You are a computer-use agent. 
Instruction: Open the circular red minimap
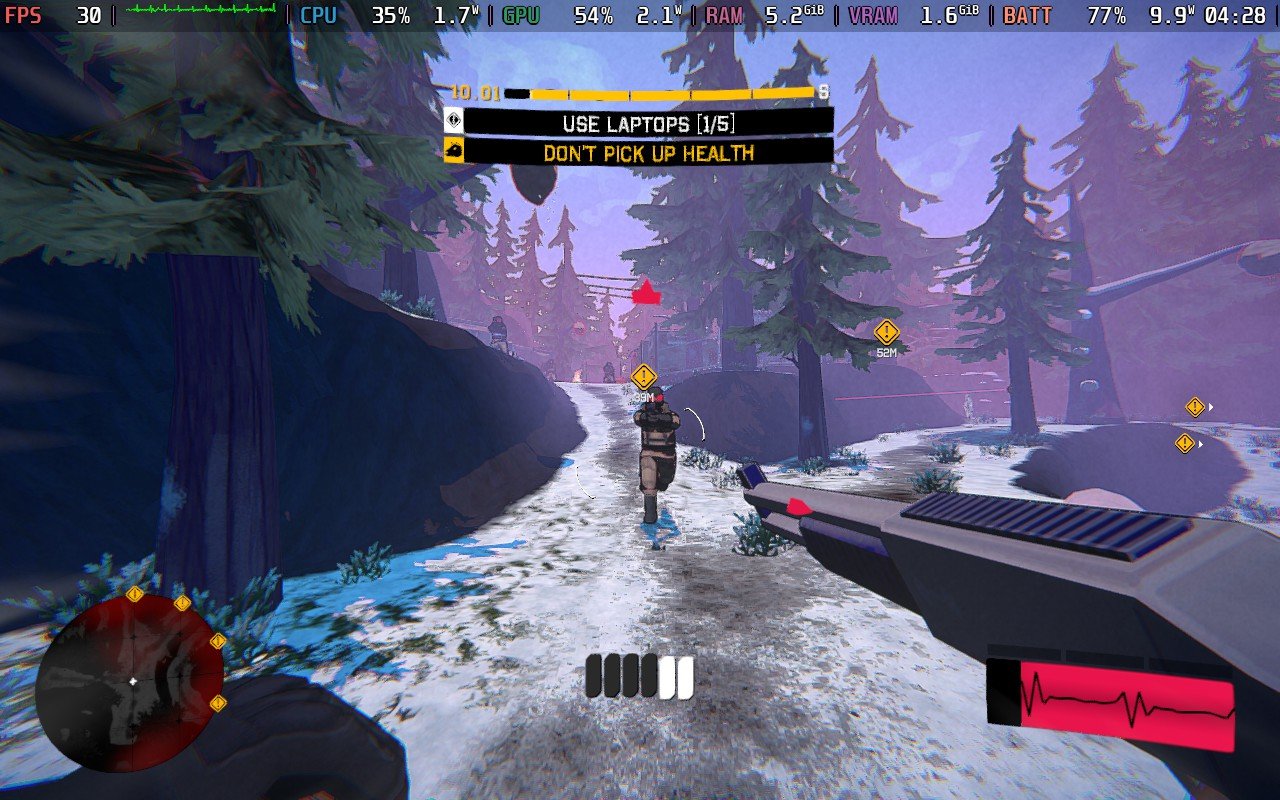coord(130,683)
